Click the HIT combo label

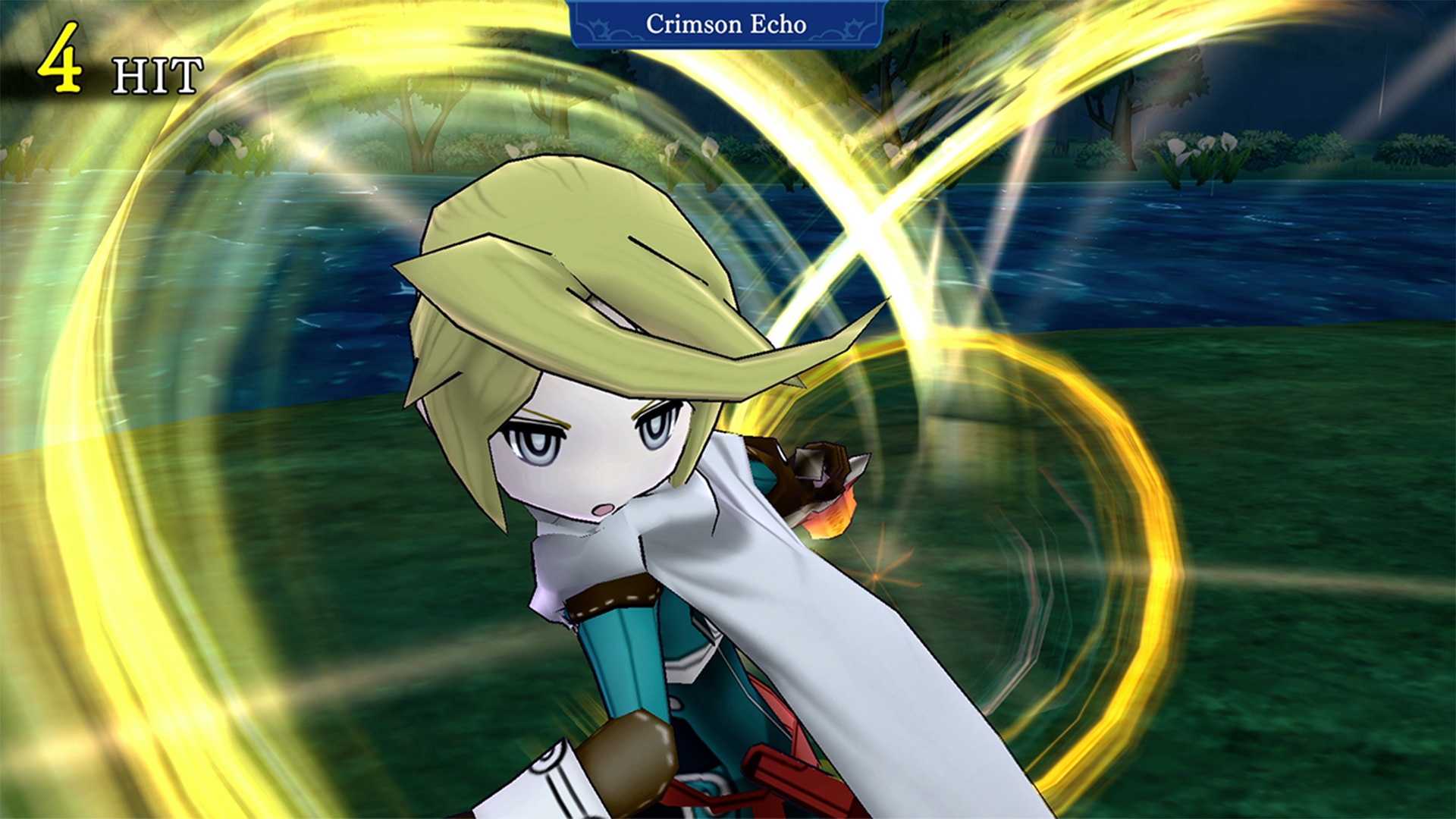(x=155, y=76)
